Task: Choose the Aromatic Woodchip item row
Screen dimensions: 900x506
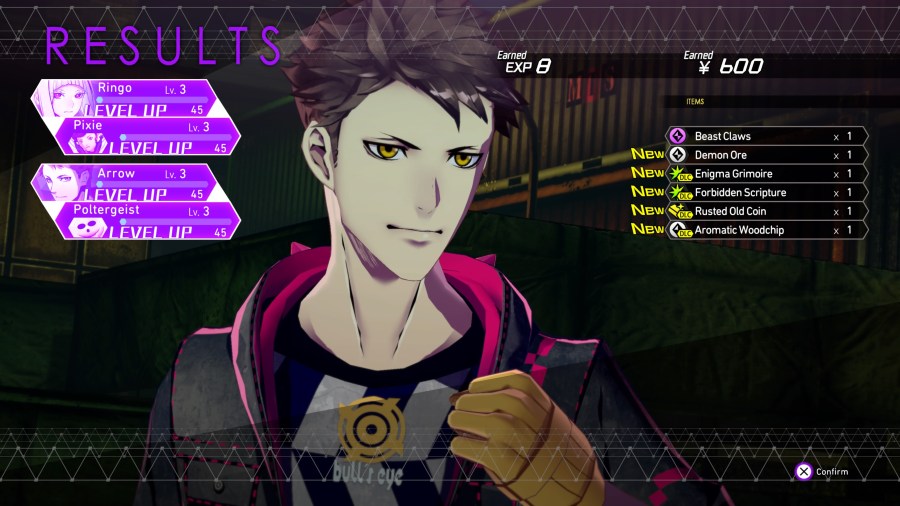Action: (765, 230)
